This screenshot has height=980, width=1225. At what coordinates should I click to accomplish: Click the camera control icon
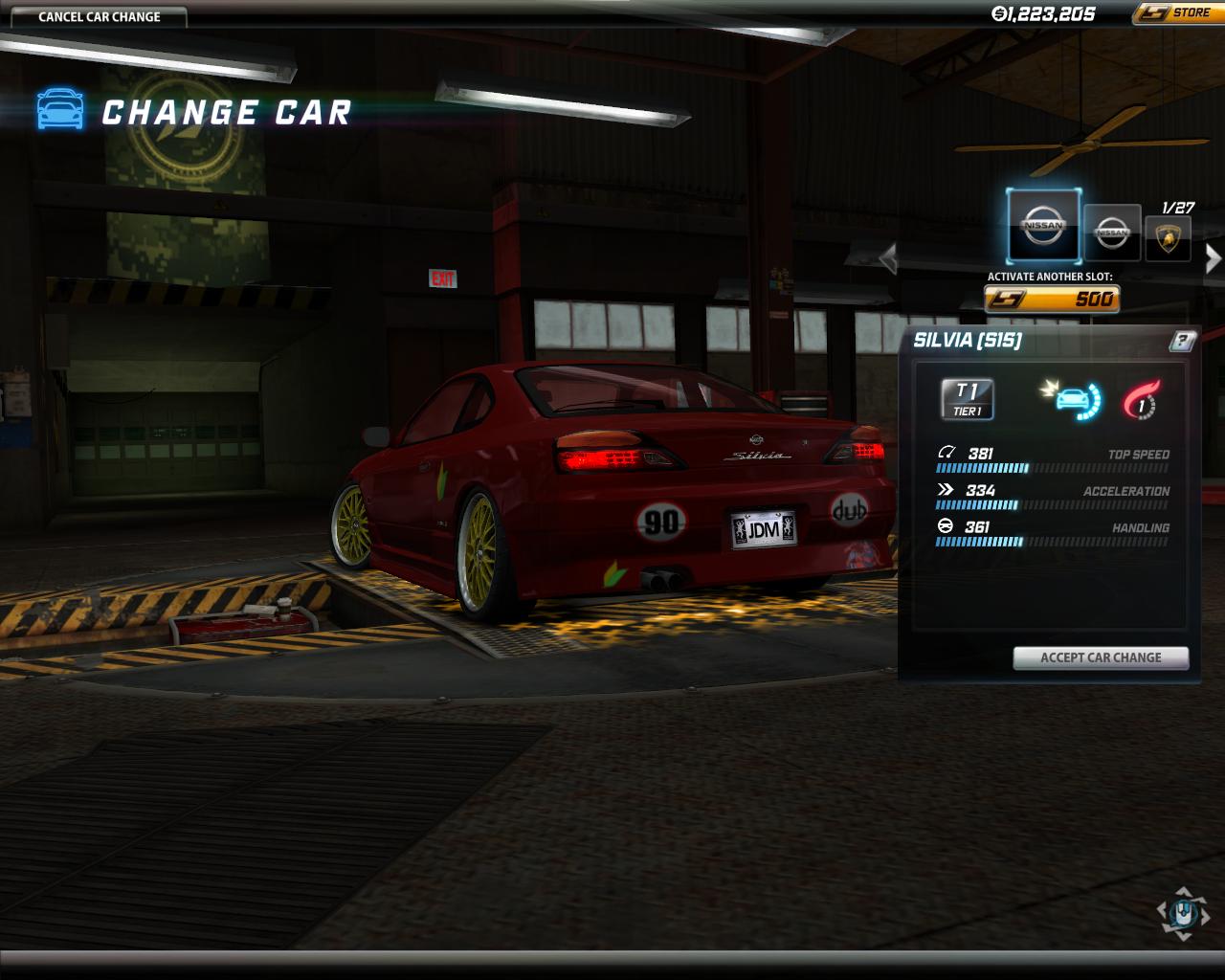tap(1183, 912)
